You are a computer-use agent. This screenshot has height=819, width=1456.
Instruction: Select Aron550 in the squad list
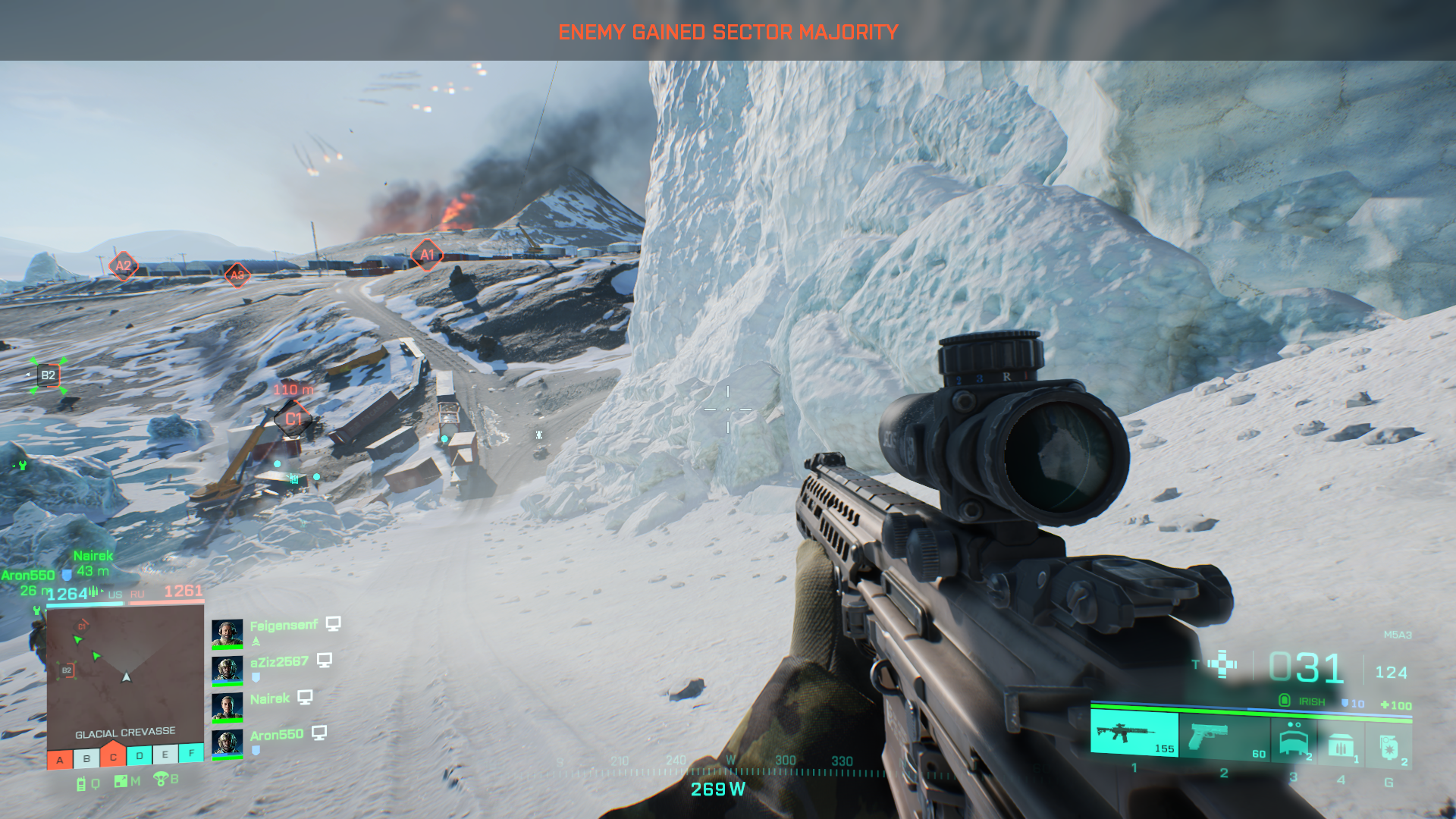click(x=276, y=735)
